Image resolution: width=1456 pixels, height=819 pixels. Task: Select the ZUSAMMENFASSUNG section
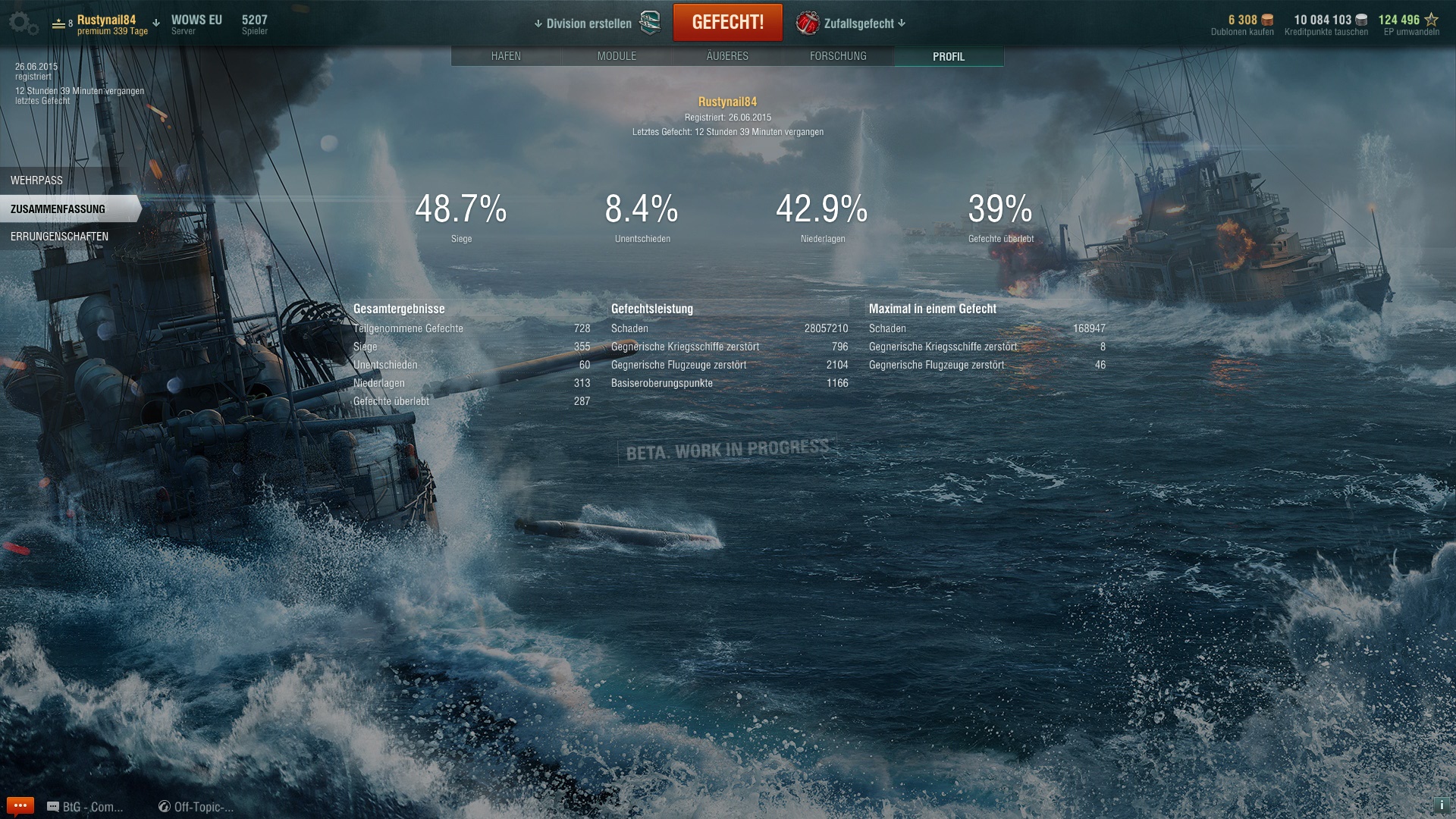[58, 209]
